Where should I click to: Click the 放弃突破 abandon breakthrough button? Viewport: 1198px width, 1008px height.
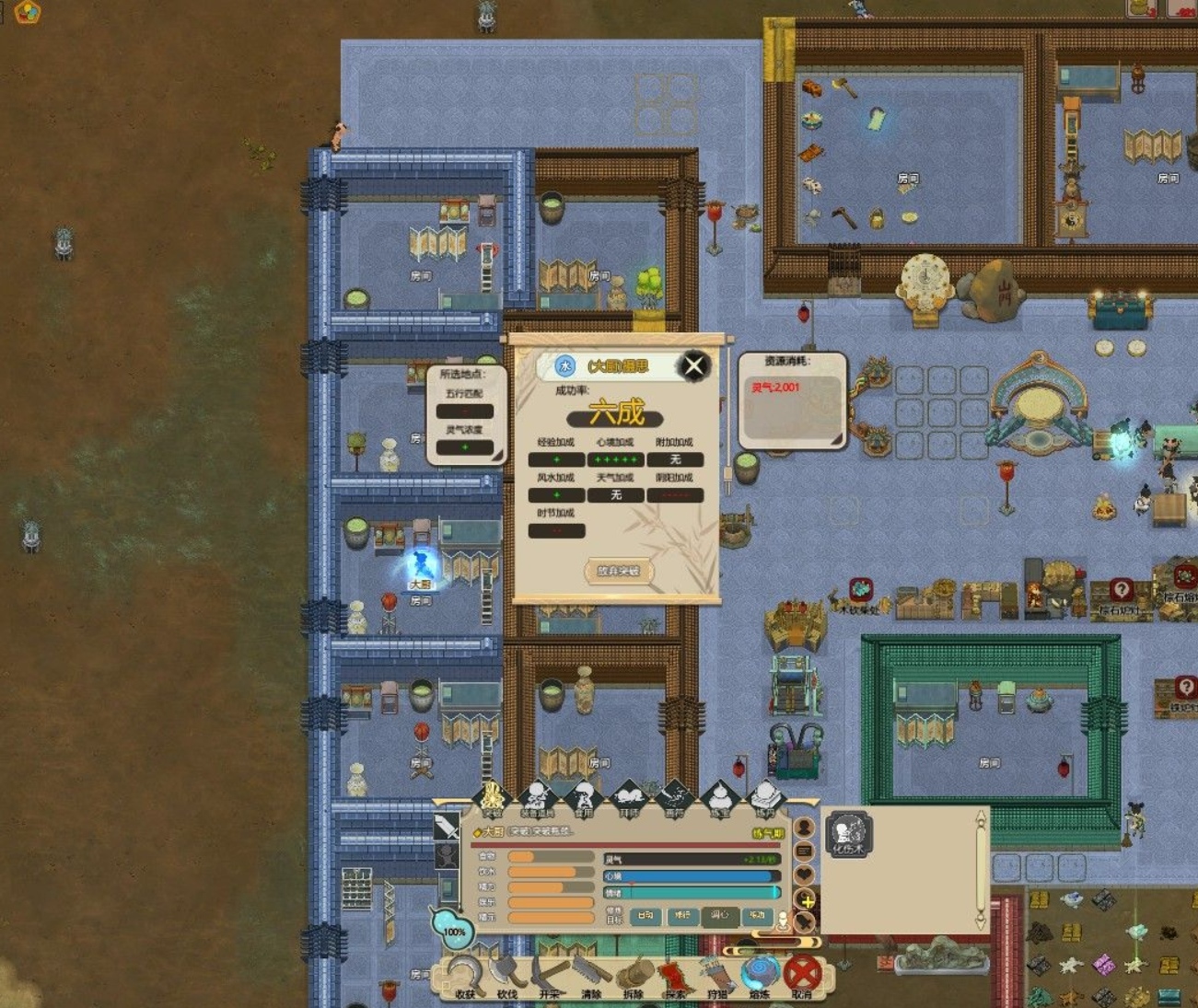[619, 571]
